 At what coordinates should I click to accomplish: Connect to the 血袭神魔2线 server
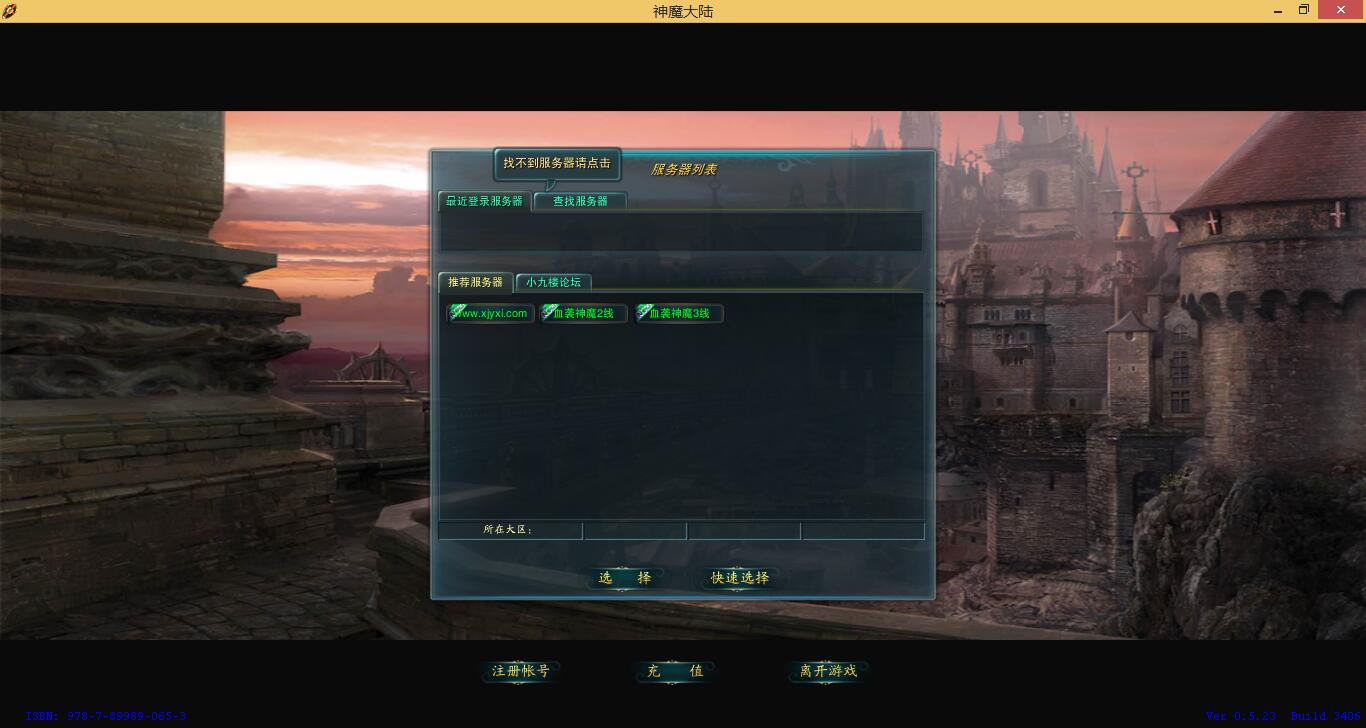585,313
